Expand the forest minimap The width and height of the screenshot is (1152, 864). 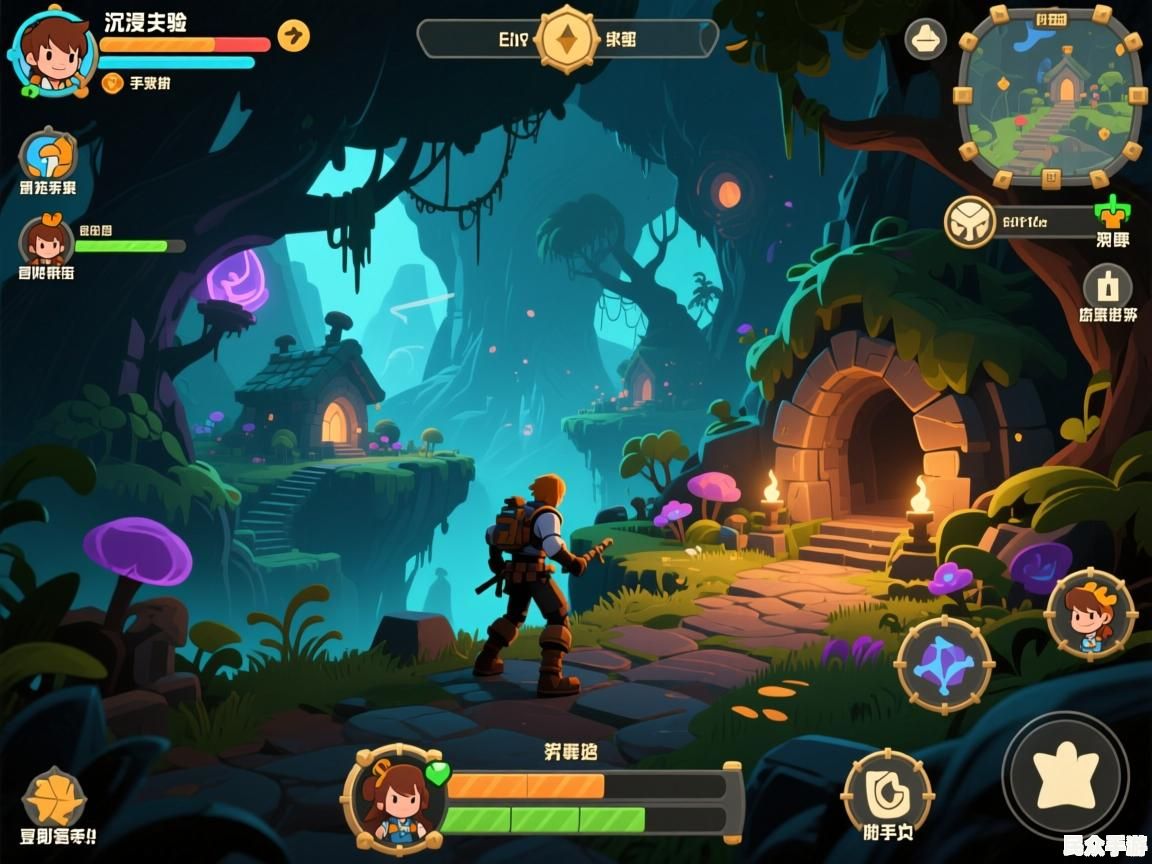[x=1049, y=96]
